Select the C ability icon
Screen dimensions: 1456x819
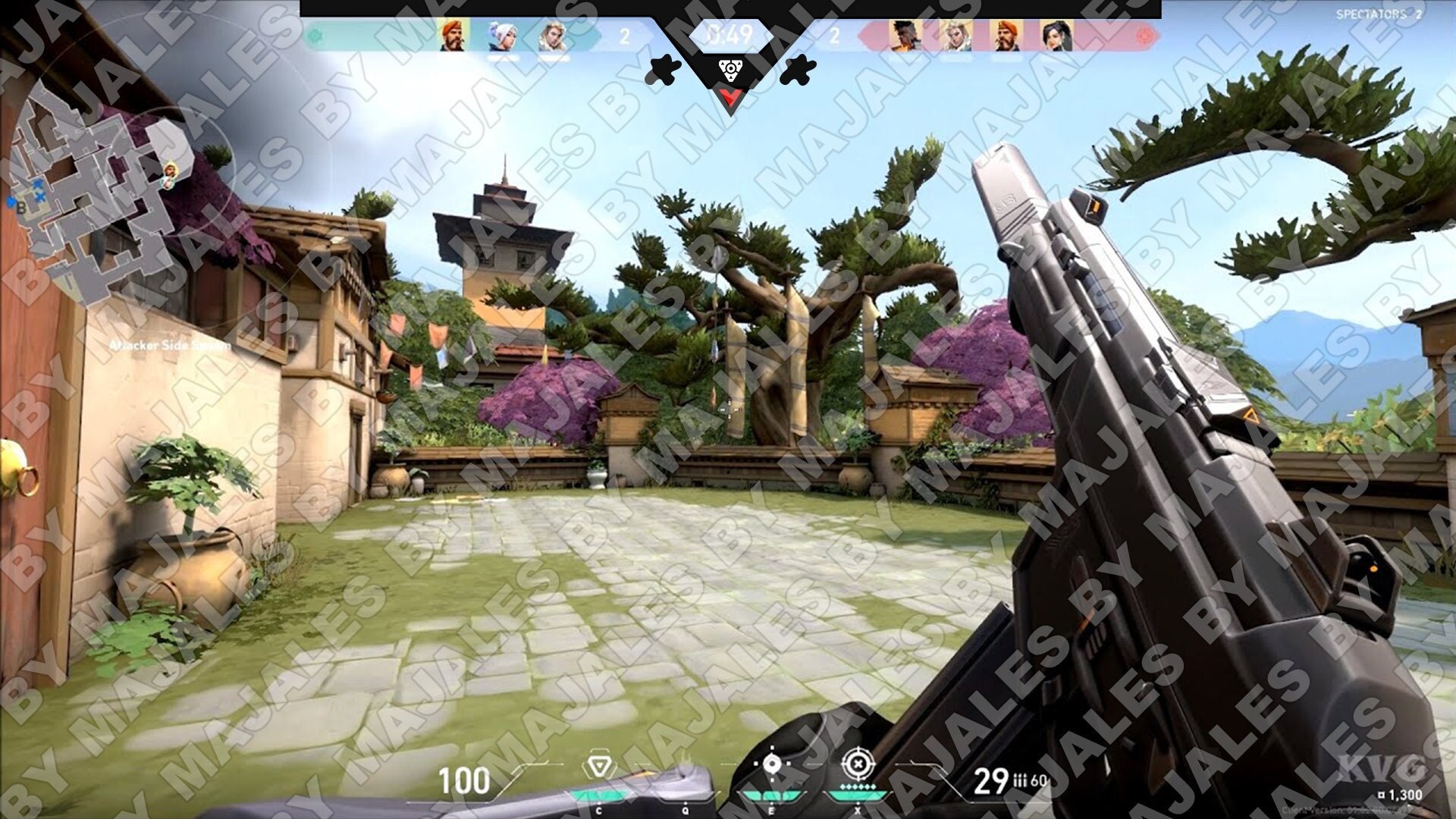[x=599, y=764]
